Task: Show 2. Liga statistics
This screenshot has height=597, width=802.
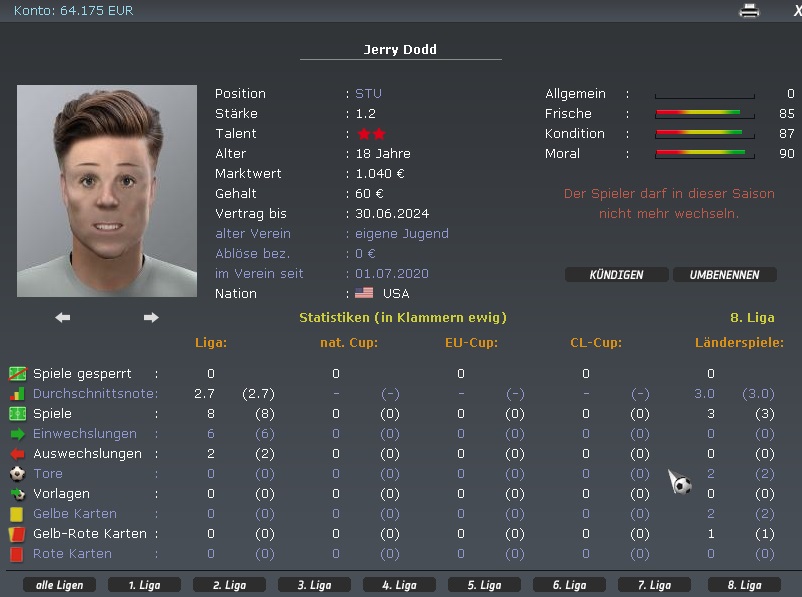Action: coord(228,585)
